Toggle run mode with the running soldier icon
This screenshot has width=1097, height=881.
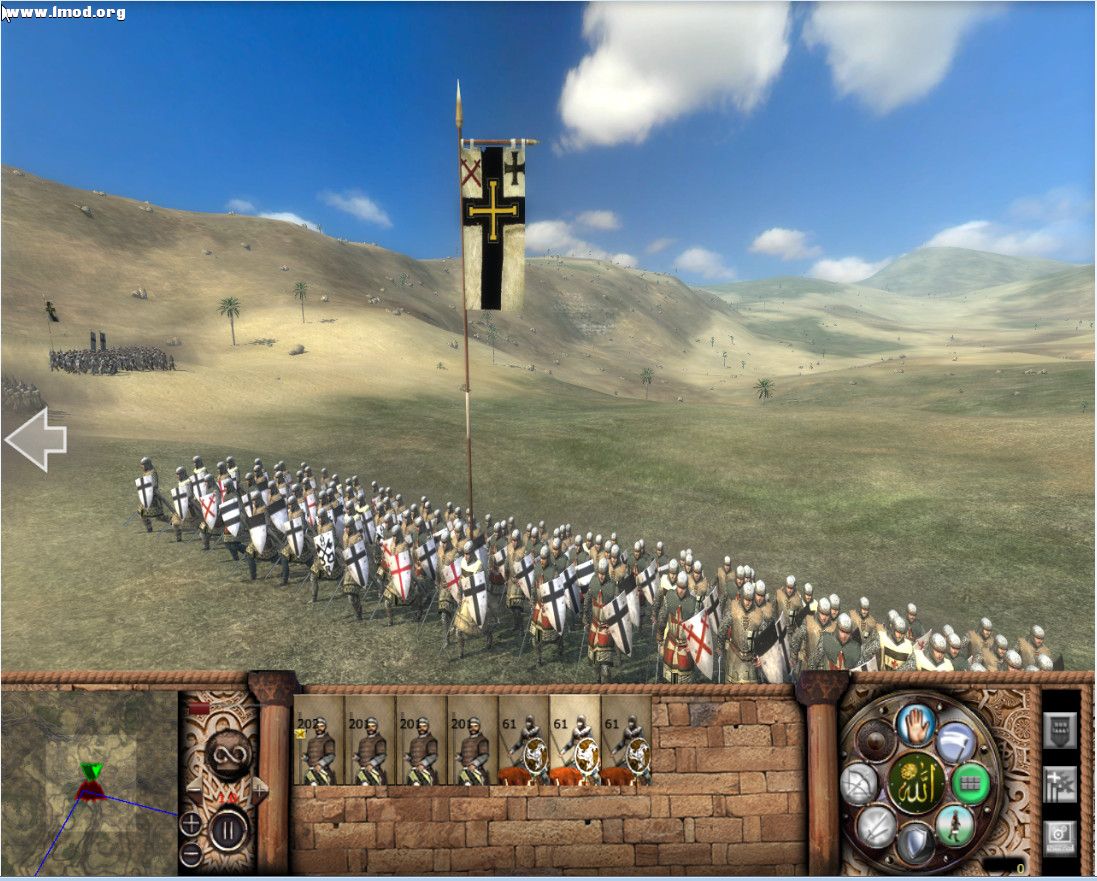click(955, 826)
